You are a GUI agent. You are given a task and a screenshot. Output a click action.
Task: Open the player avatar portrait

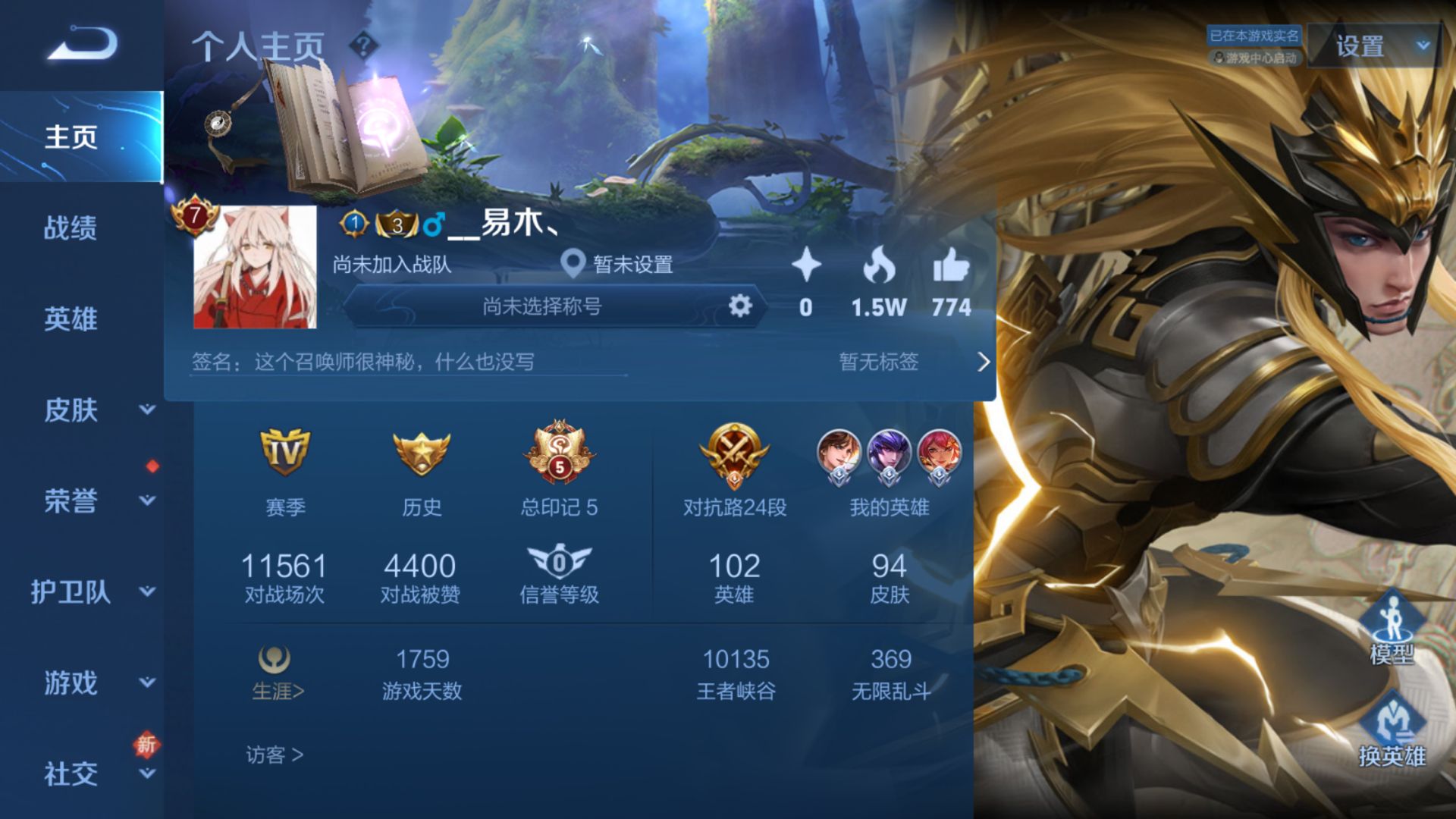(255, 267)
